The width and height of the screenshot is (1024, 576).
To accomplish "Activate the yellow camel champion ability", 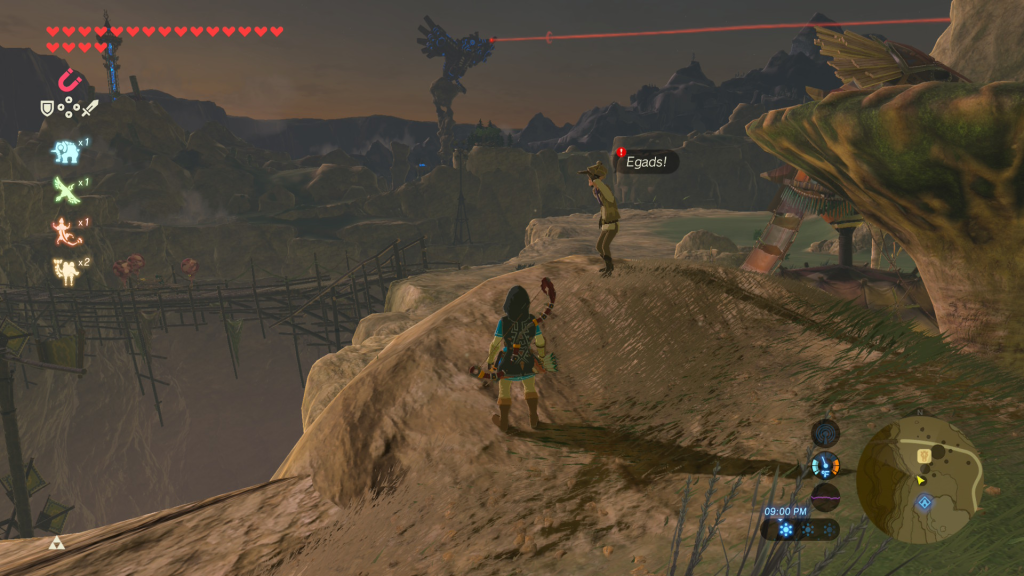I will tap(65, 269).
